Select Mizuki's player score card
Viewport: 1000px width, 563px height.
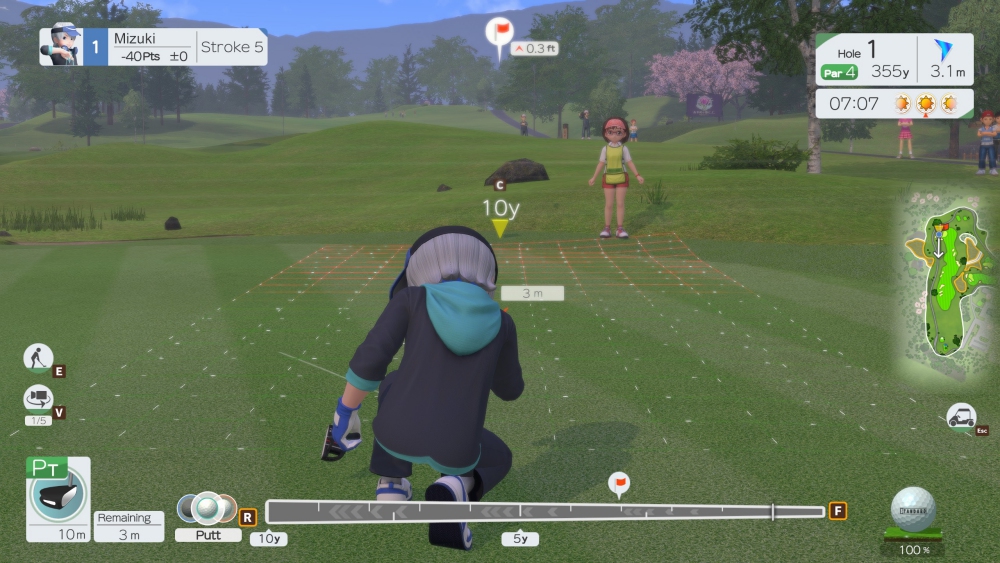coord(153,47)
